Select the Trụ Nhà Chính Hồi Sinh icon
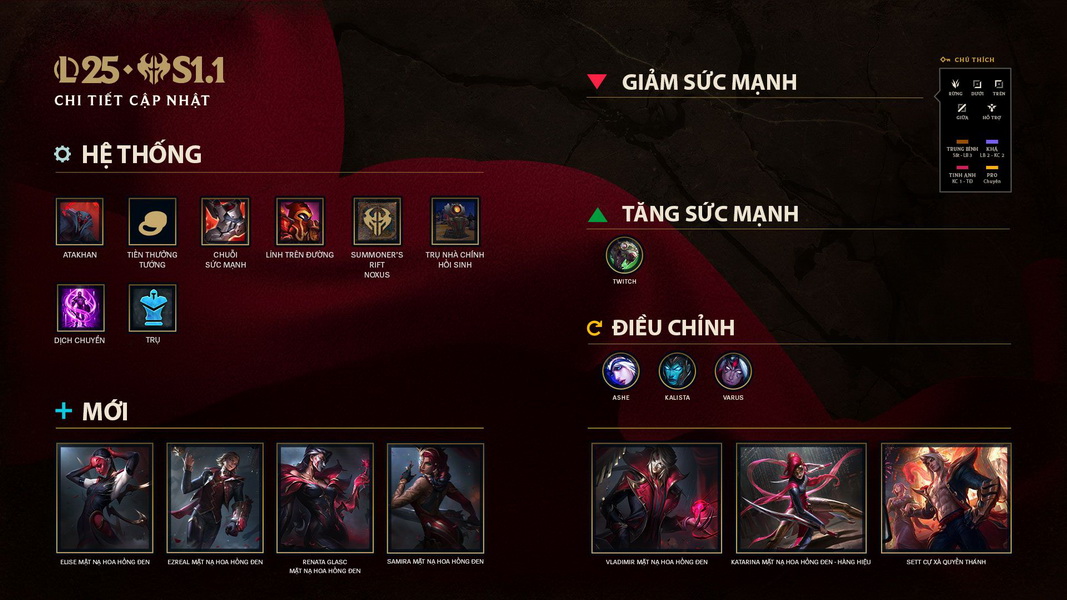The width and height of the screenshot is (1067, 600). point(455,222)
